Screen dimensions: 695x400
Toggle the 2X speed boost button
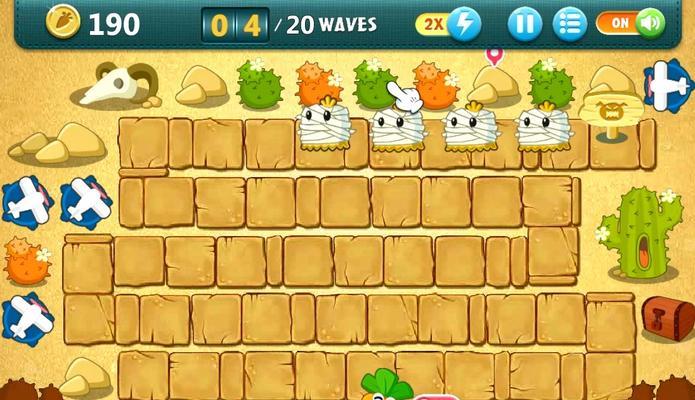click(x=449, y=23)
